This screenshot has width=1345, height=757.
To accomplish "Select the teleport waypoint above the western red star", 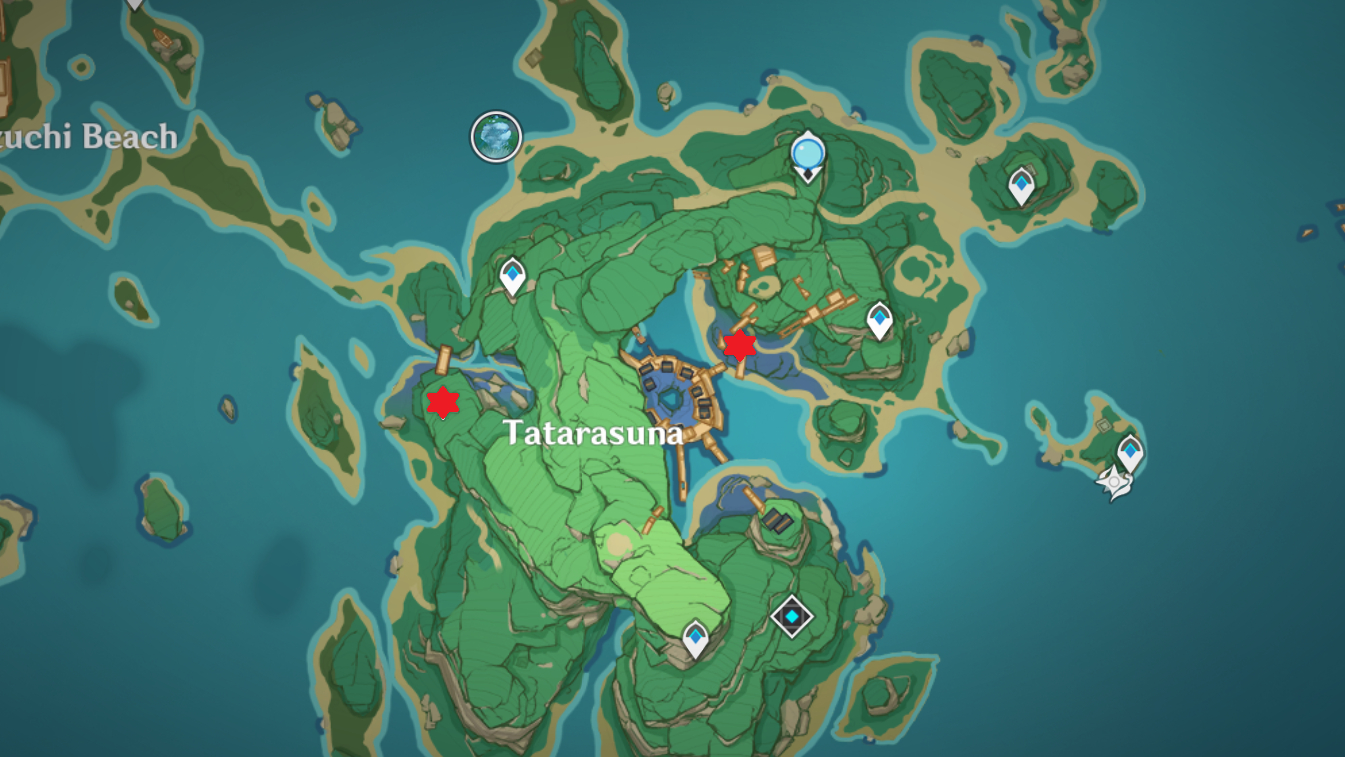I will coord(513,276).
